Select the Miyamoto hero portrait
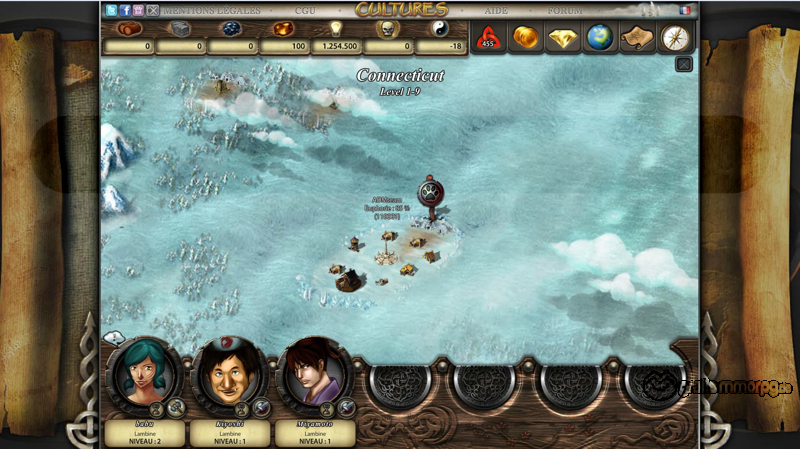 (x=314, y=374)
